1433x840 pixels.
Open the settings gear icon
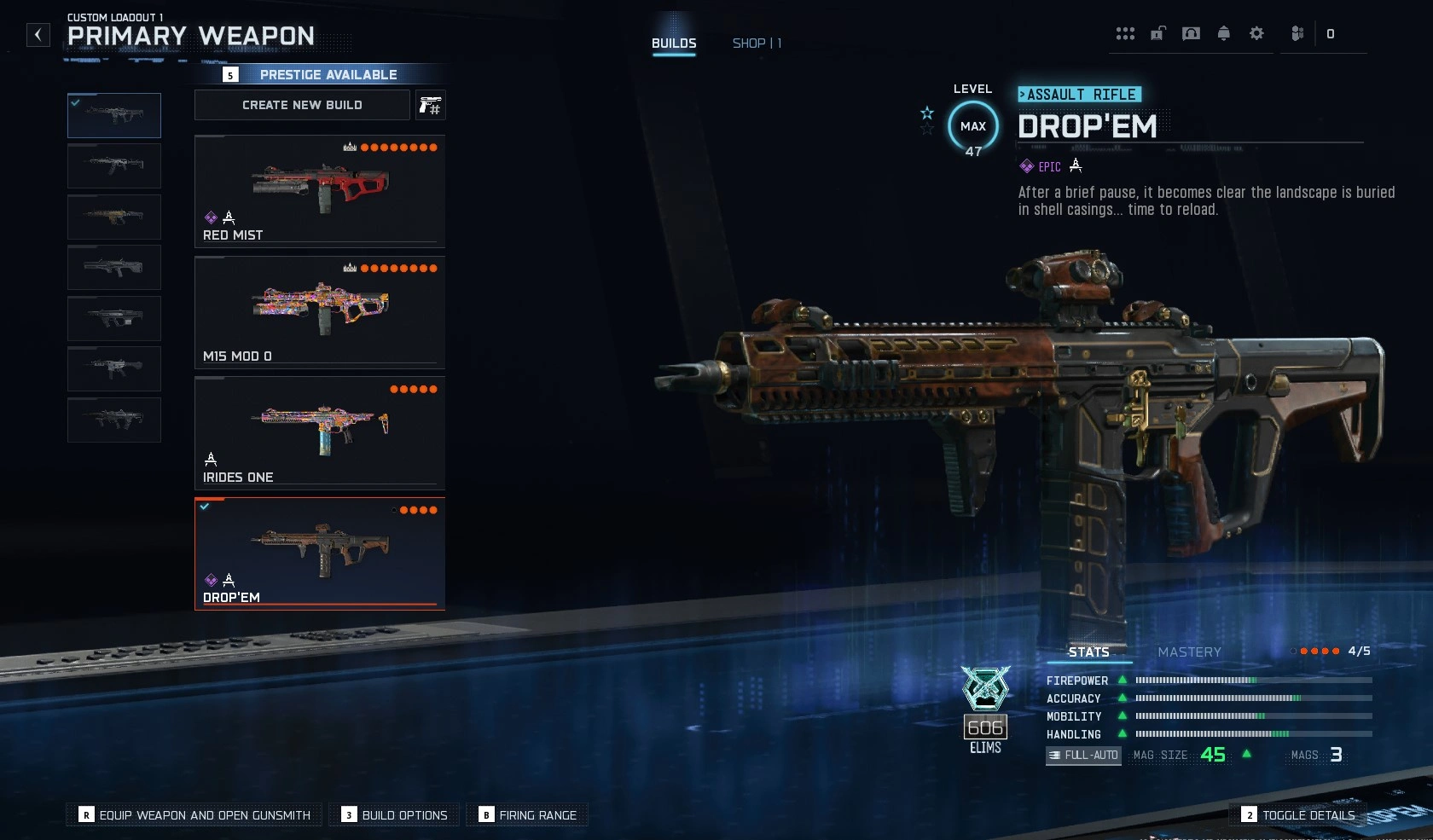coord(1256,33)
